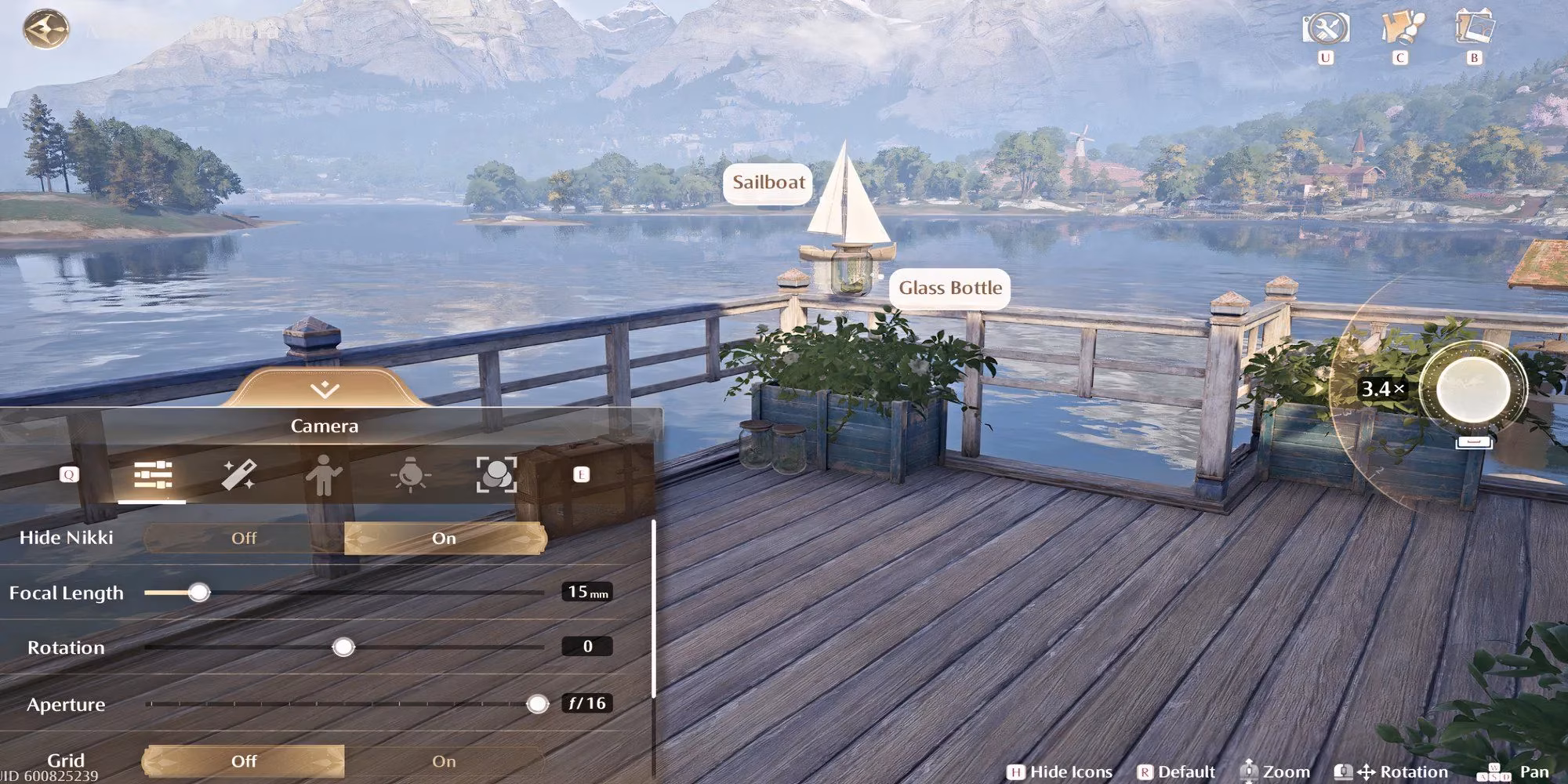This screenshot has height=784, width=1568.
Task: Click the back arrow button
Action: (45, 30)
